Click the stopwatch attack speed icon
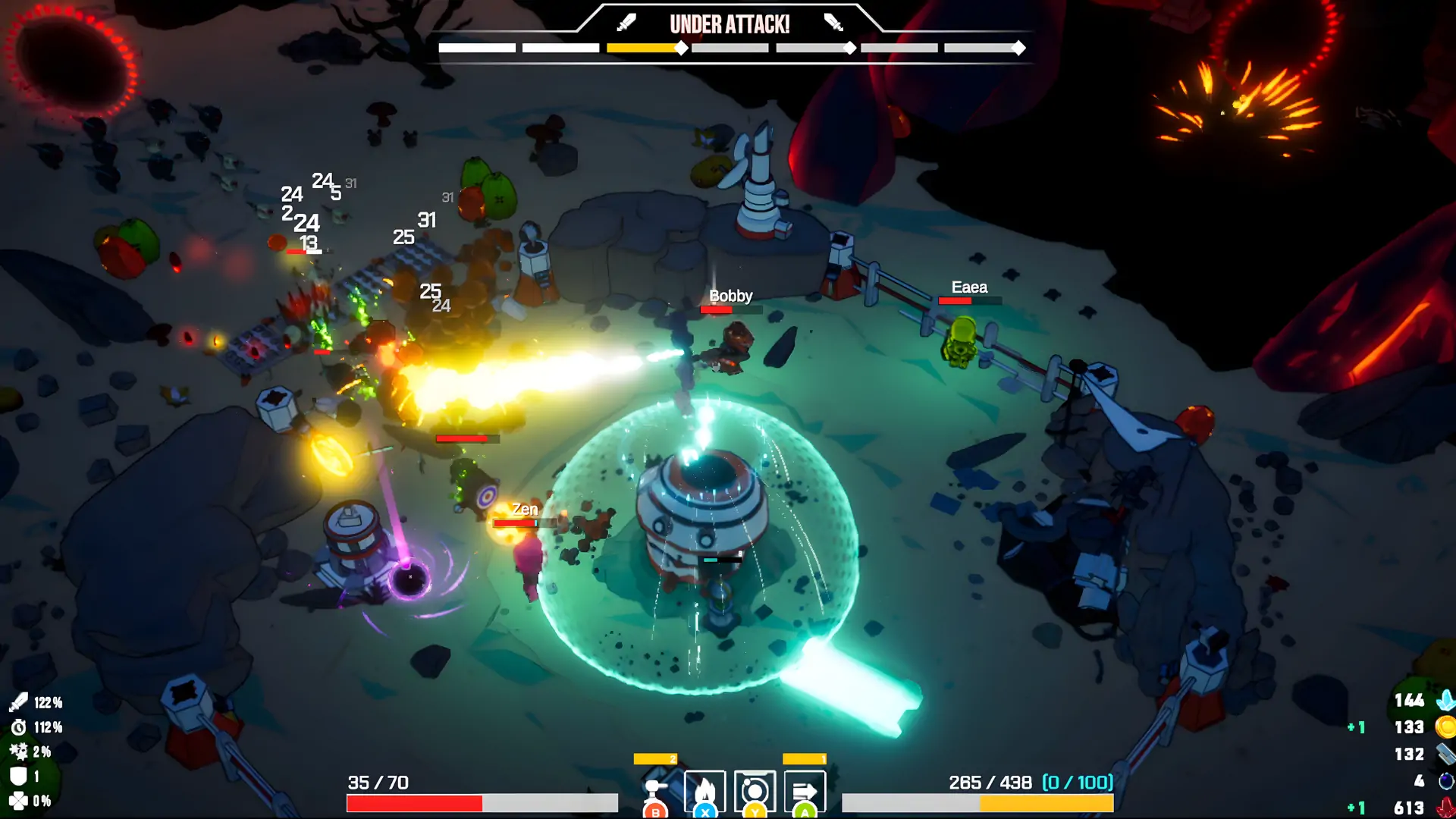1456x819 pixels. 18,727
